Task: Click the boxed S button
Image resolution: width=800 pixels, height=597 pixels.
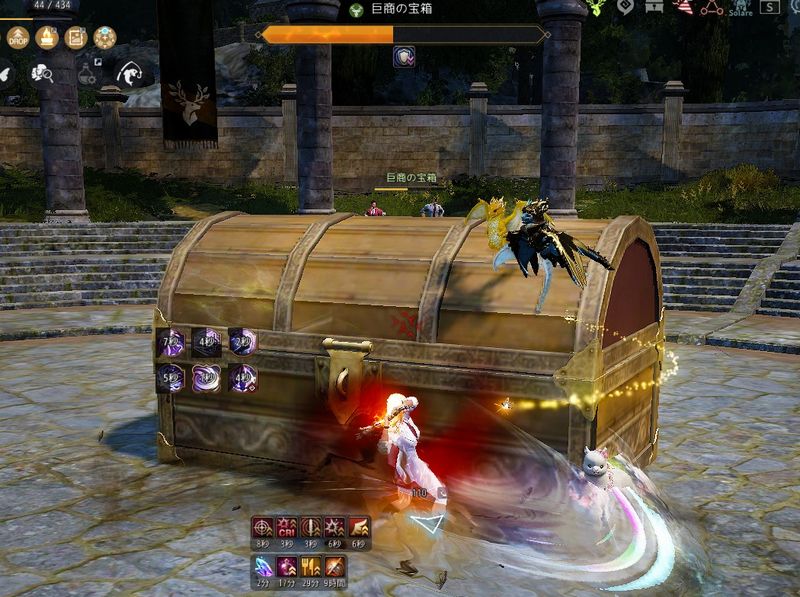Action: pyautogui.click(x=772, y=7)
